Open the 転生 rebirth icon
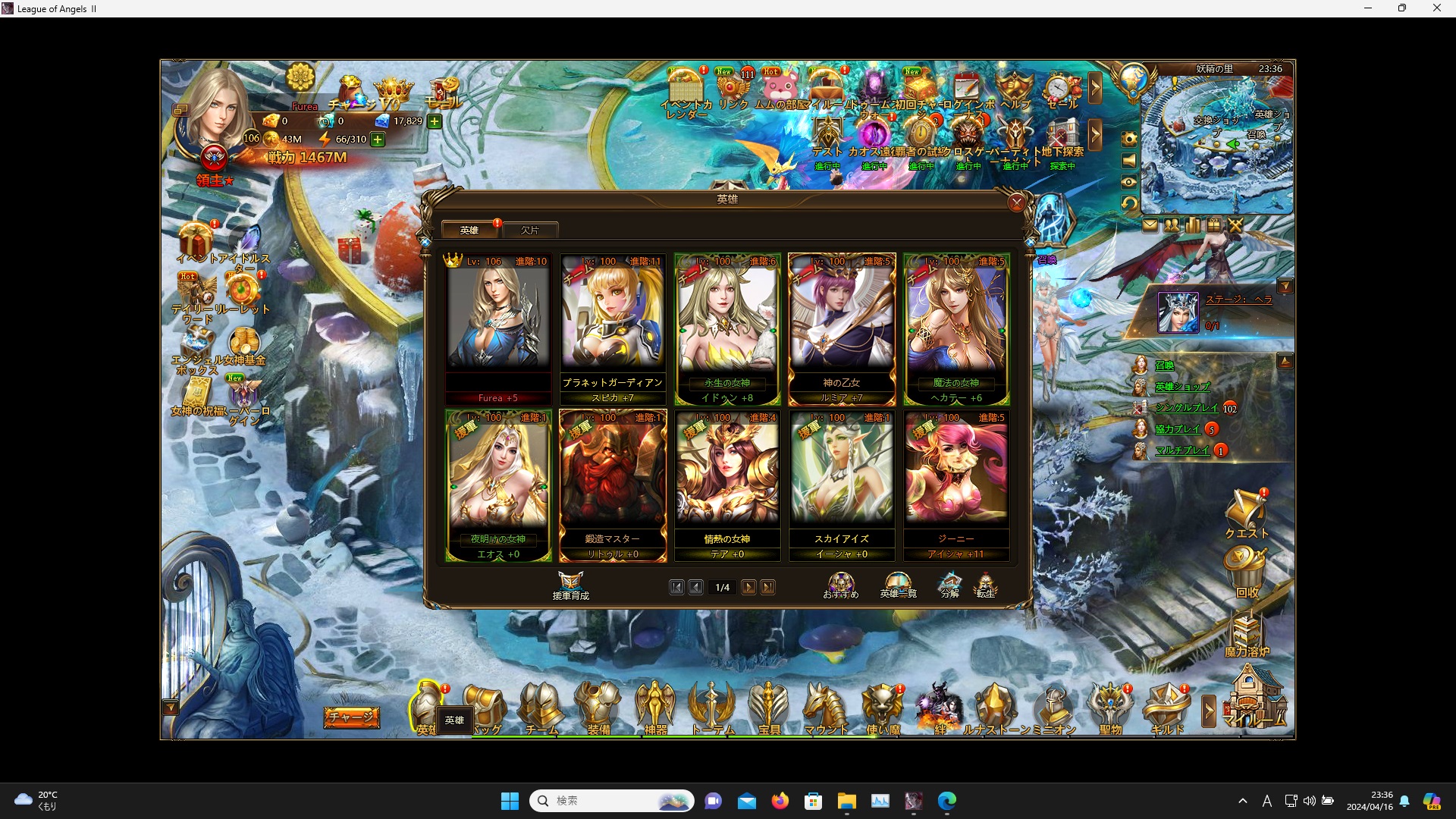Viewport: 1456px width, 819px height. (x=987, y=584)
